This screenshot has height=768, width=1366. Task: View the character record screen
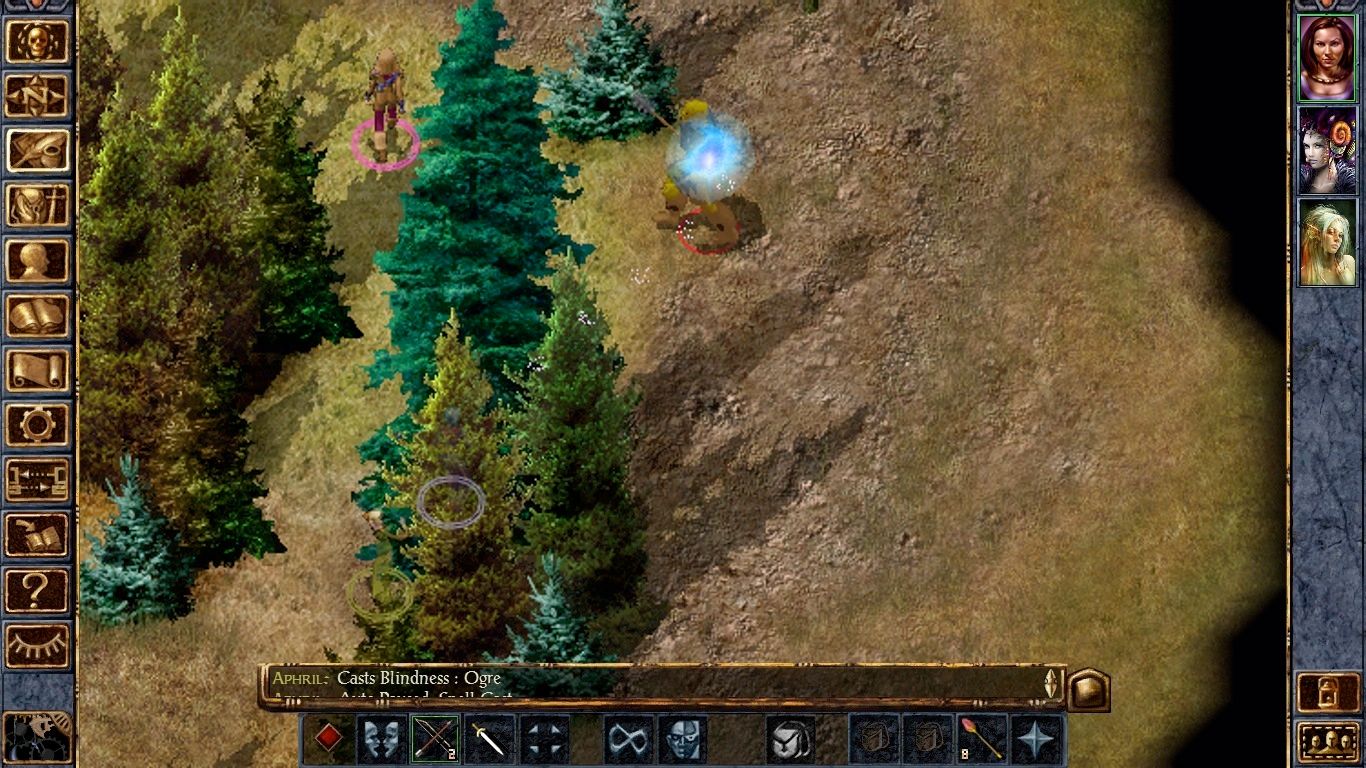(38, 262)
